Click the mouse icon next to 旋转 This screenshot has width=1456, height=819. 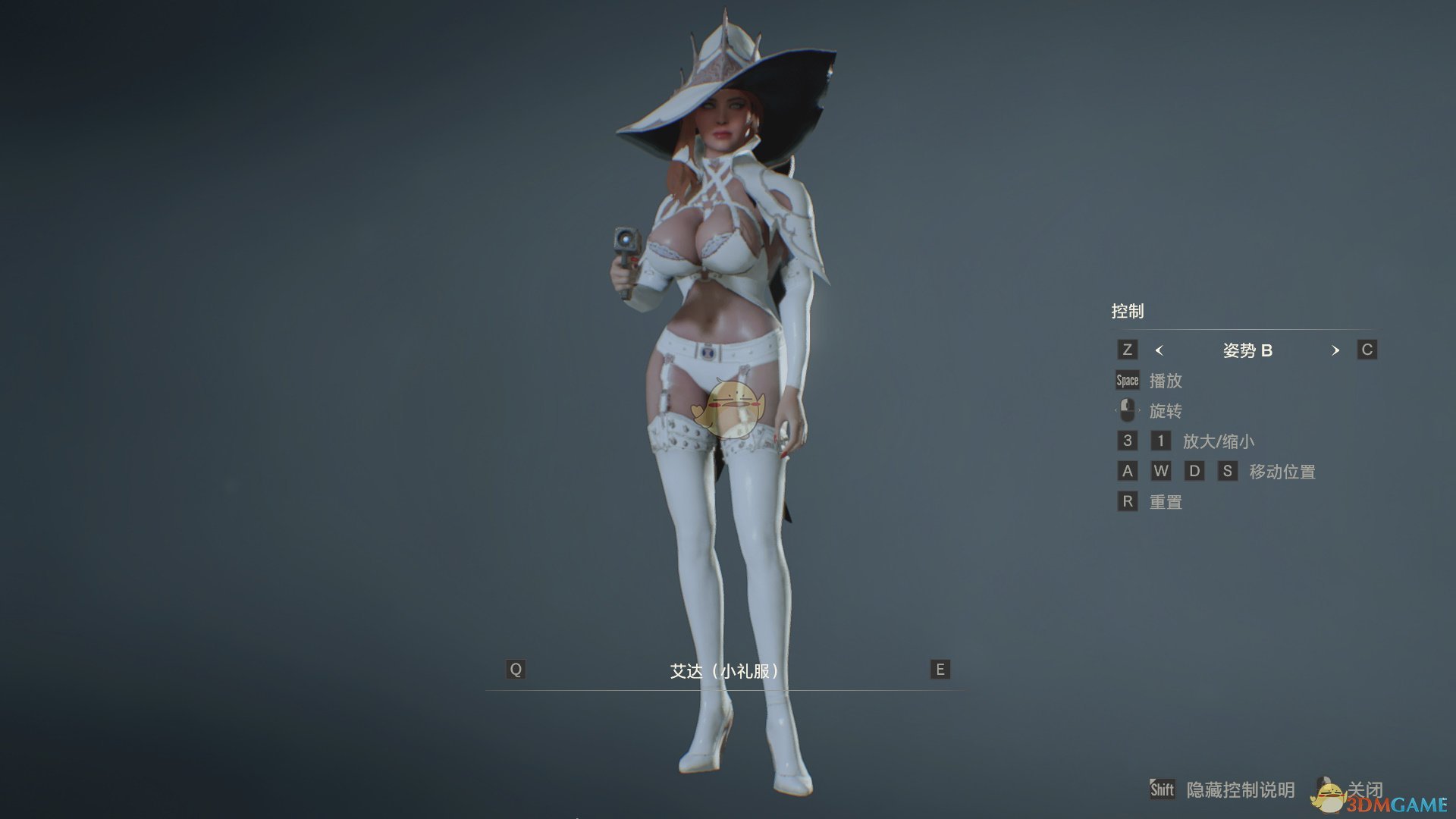click(x=1128, y=410)
